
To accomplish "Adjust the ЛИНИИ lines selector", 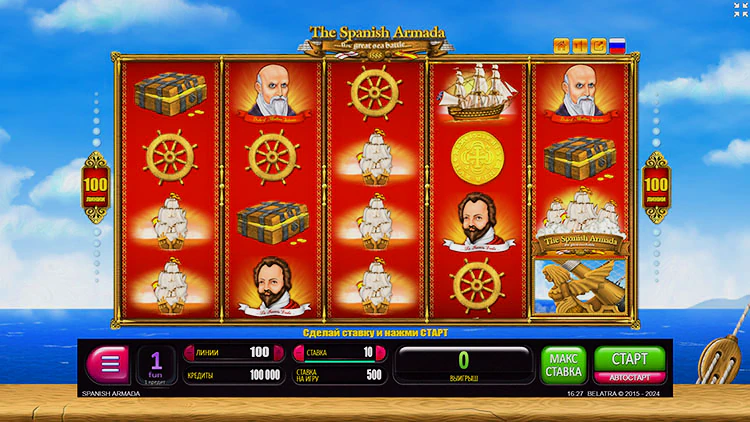I will [230, 353].
